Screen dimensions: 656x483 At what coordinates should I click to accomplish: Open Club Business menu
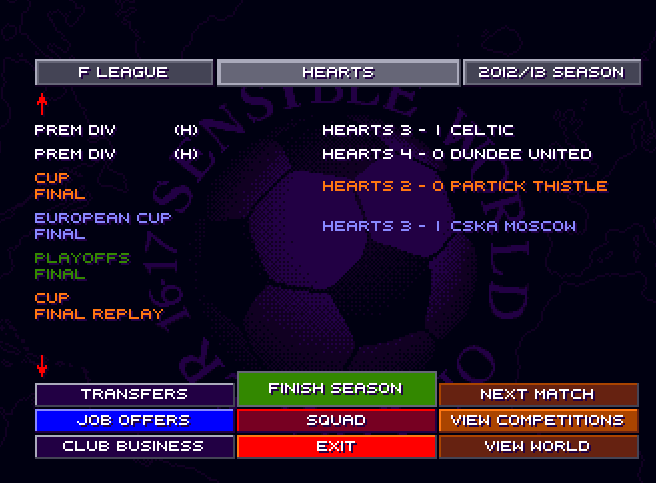(135, 446)
